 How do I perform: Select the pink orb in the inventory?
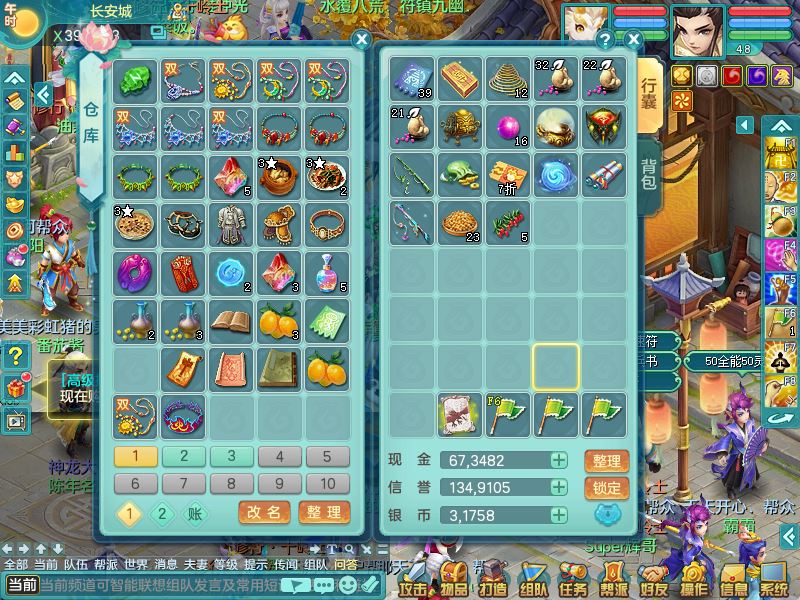(511, 126)
